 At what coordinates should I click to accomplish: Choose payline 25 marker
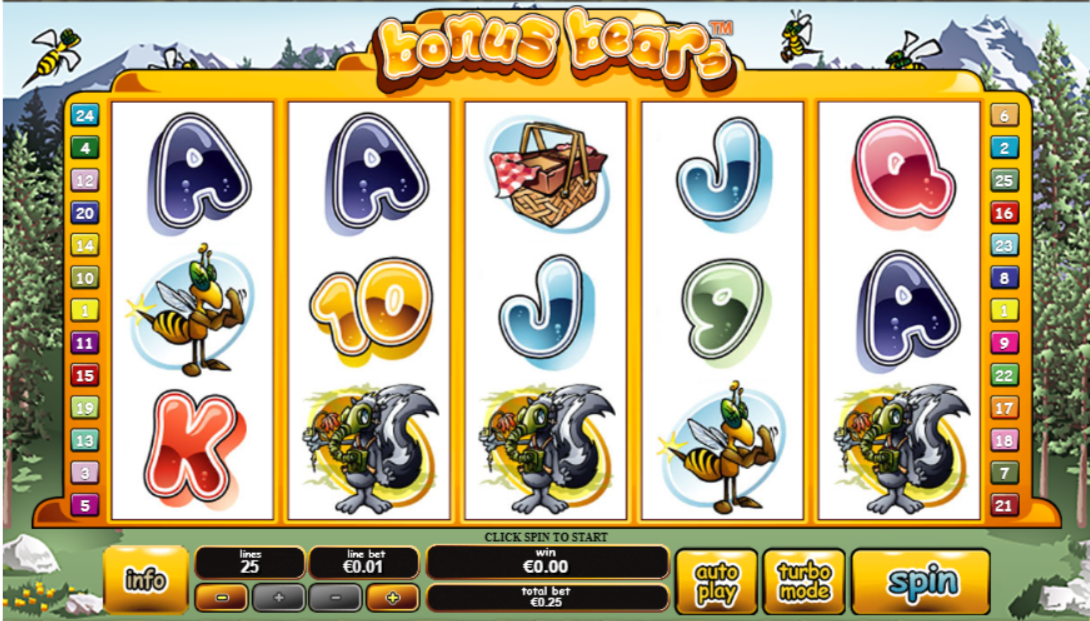[1004, 181]
